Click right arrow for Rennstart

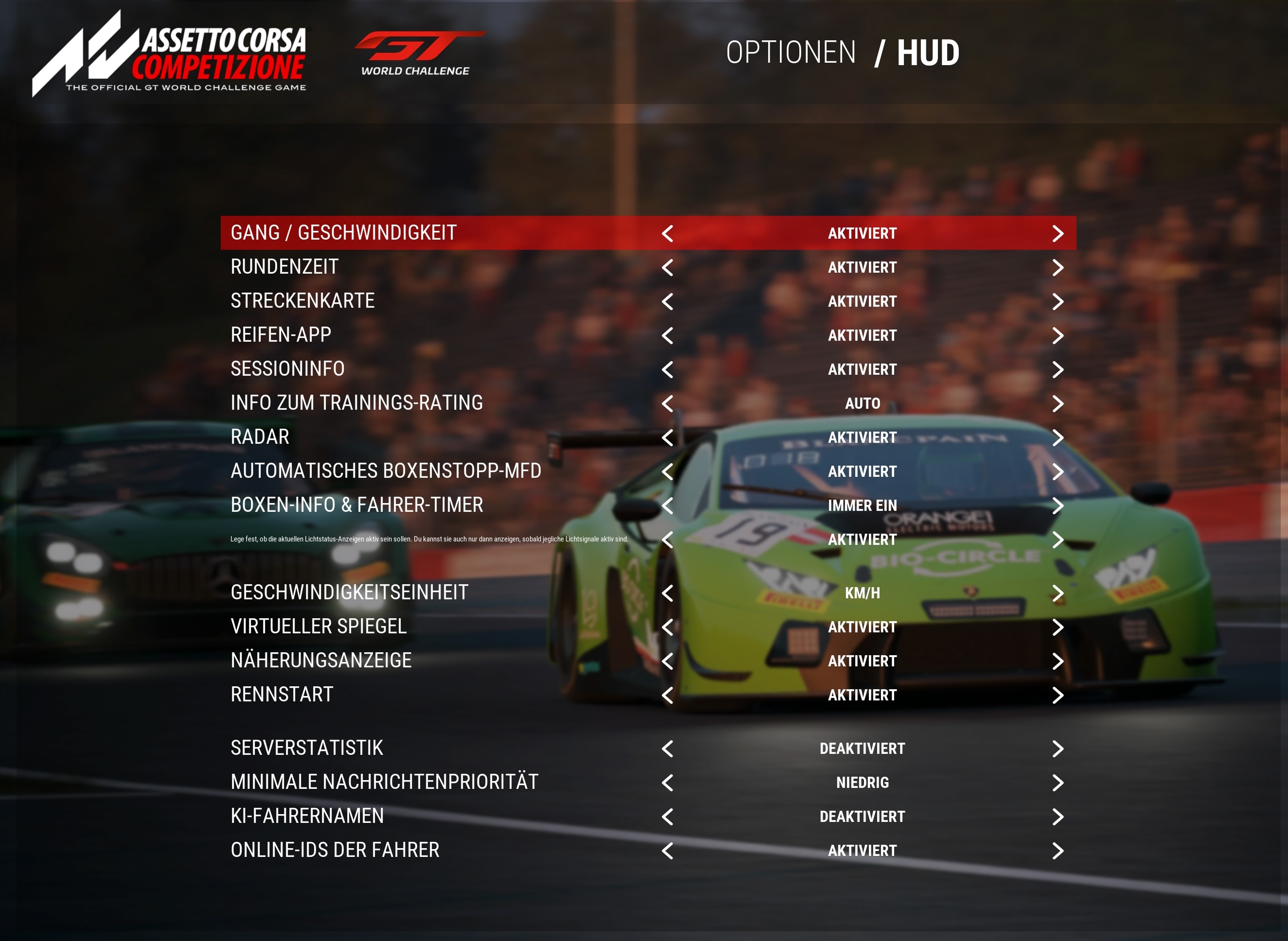coord(1057,696)
